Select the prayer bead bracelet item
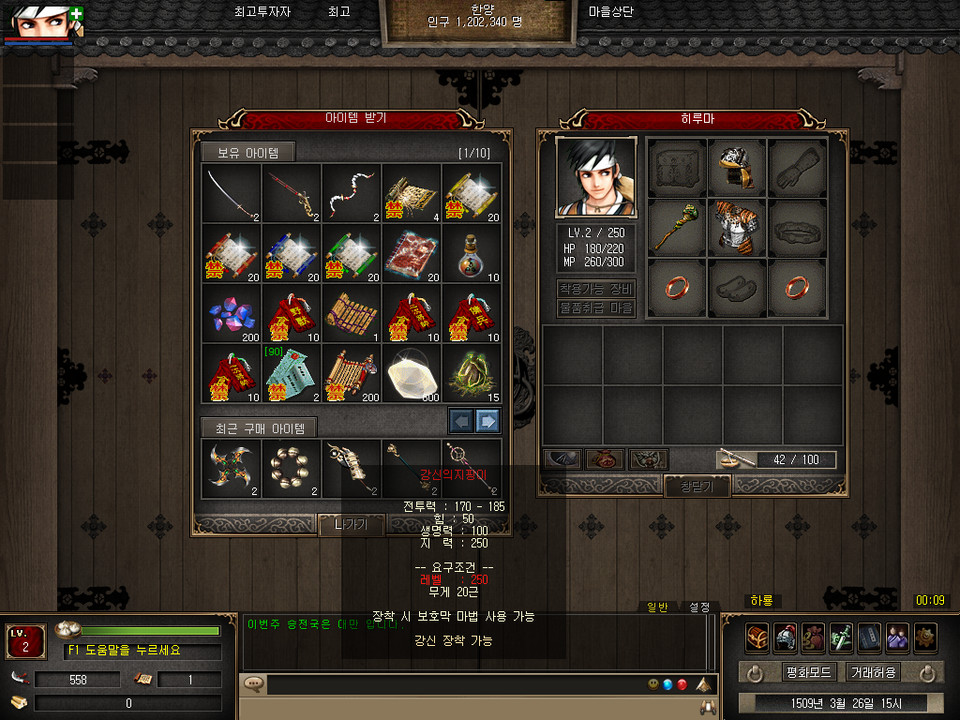The image size is (960, 720). coord(292,467)
